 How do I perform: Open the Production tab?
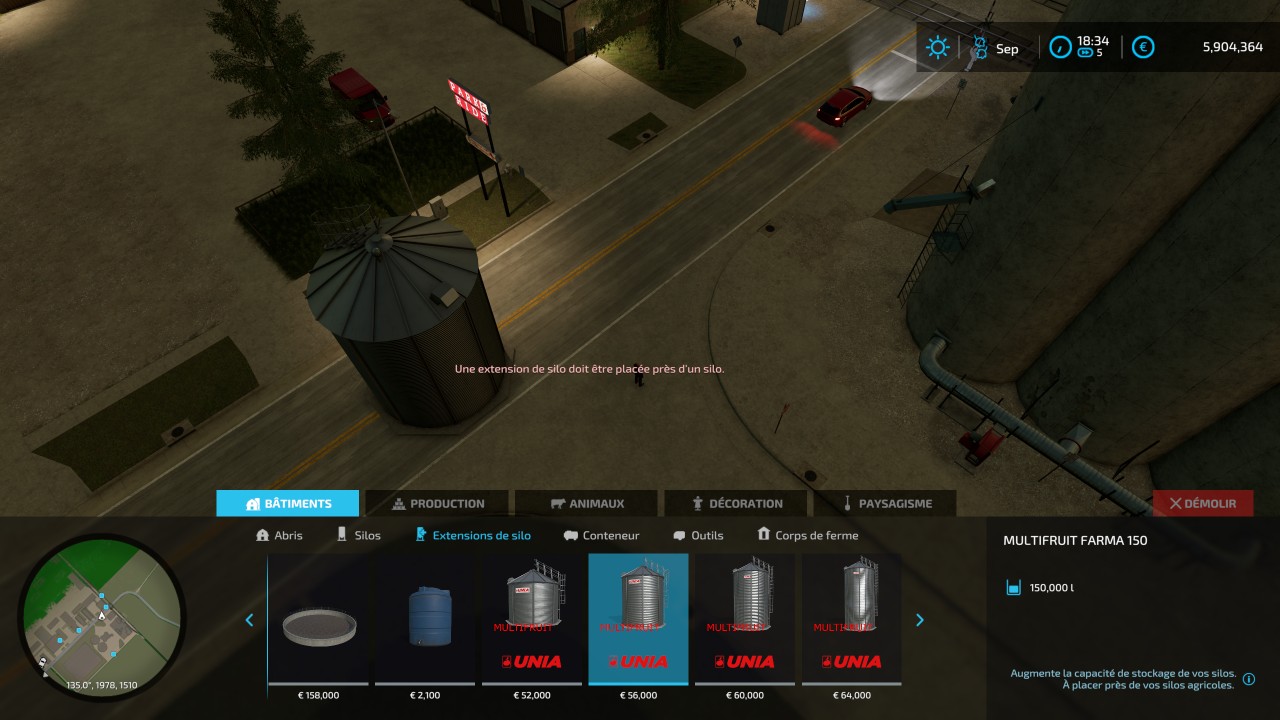[437, 504]
